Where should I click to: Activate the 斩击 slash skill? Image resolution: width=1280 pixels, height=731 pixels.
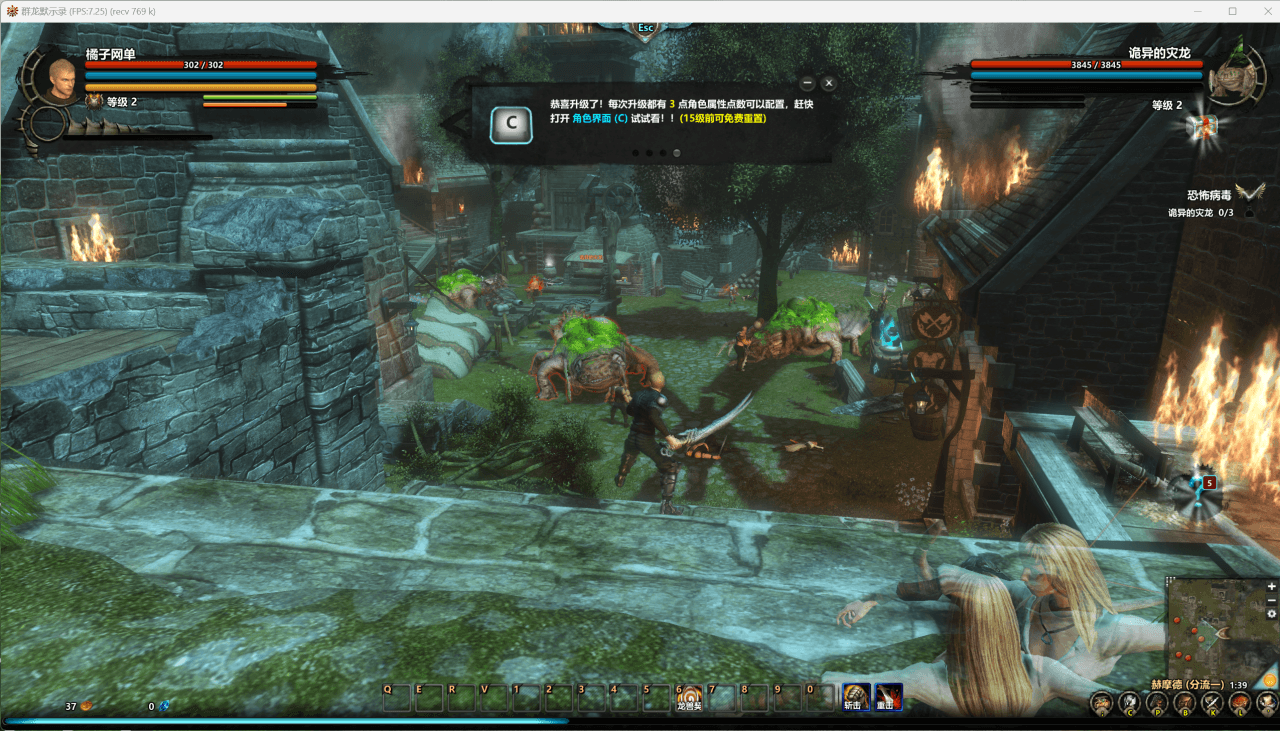point(855,696)
